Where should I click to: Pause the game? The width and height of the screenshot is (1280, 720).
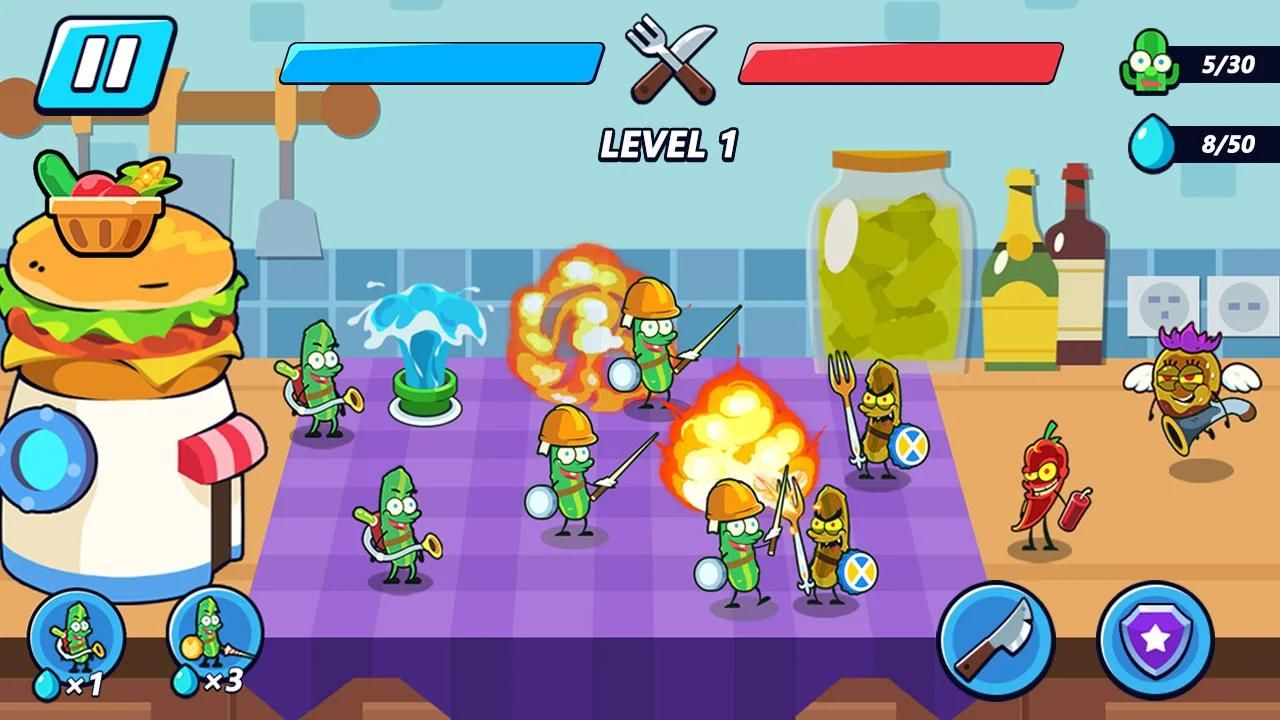(105, 63)
